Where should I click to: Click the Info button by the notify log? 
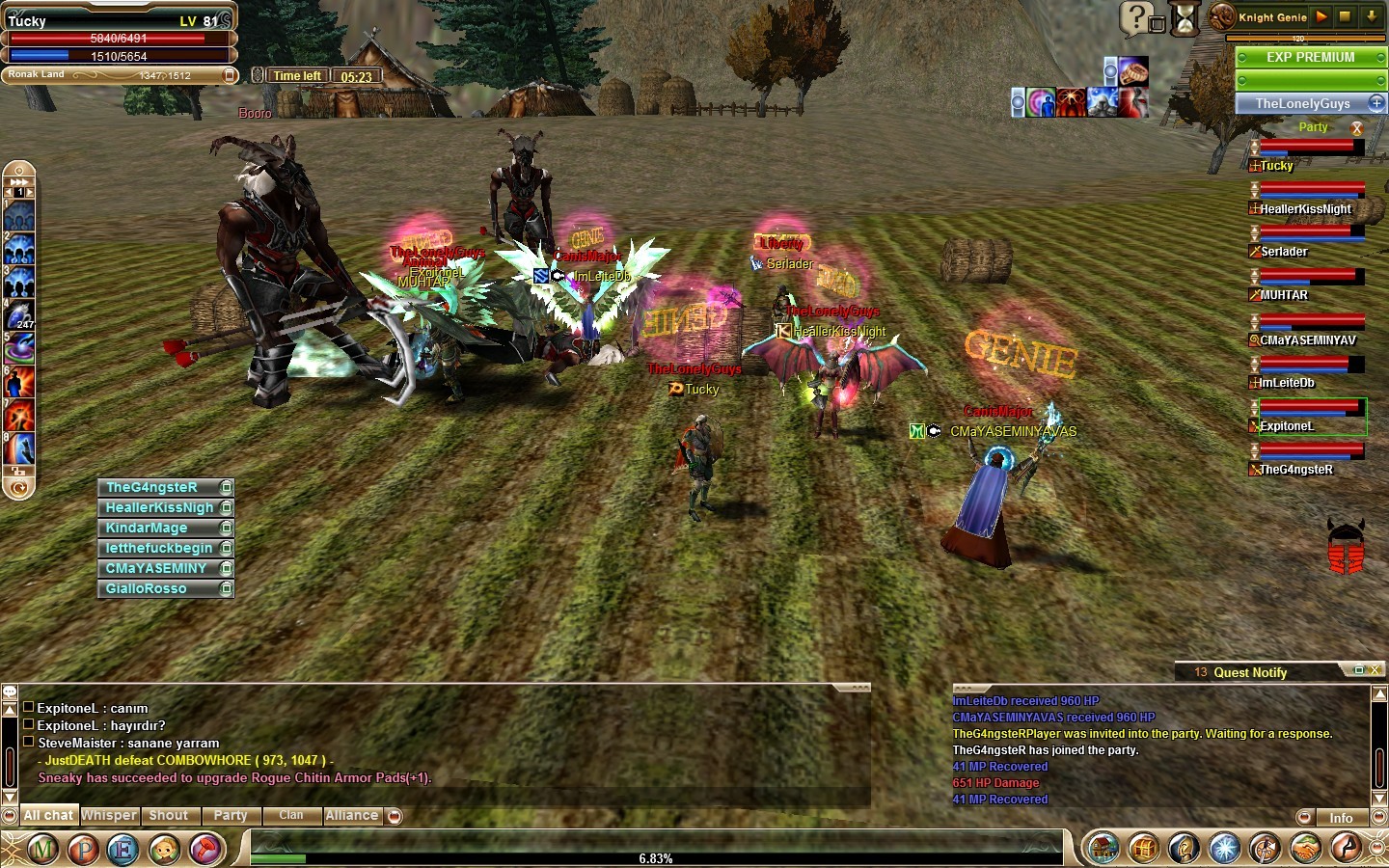click(x=1341, y=818)
